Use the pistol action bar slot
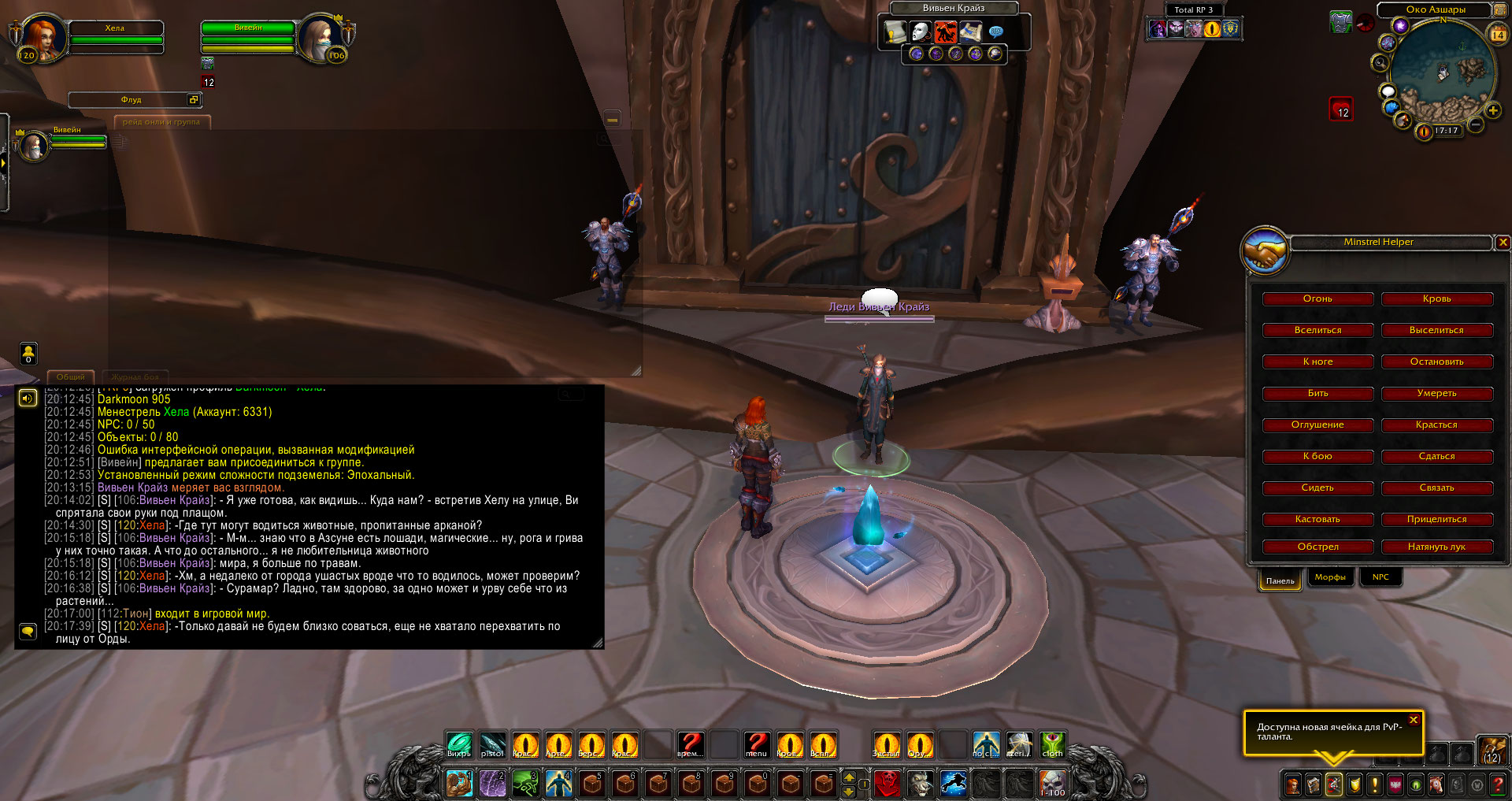The height and width of the screenshot is (801, 1512). tap(492, 744)
